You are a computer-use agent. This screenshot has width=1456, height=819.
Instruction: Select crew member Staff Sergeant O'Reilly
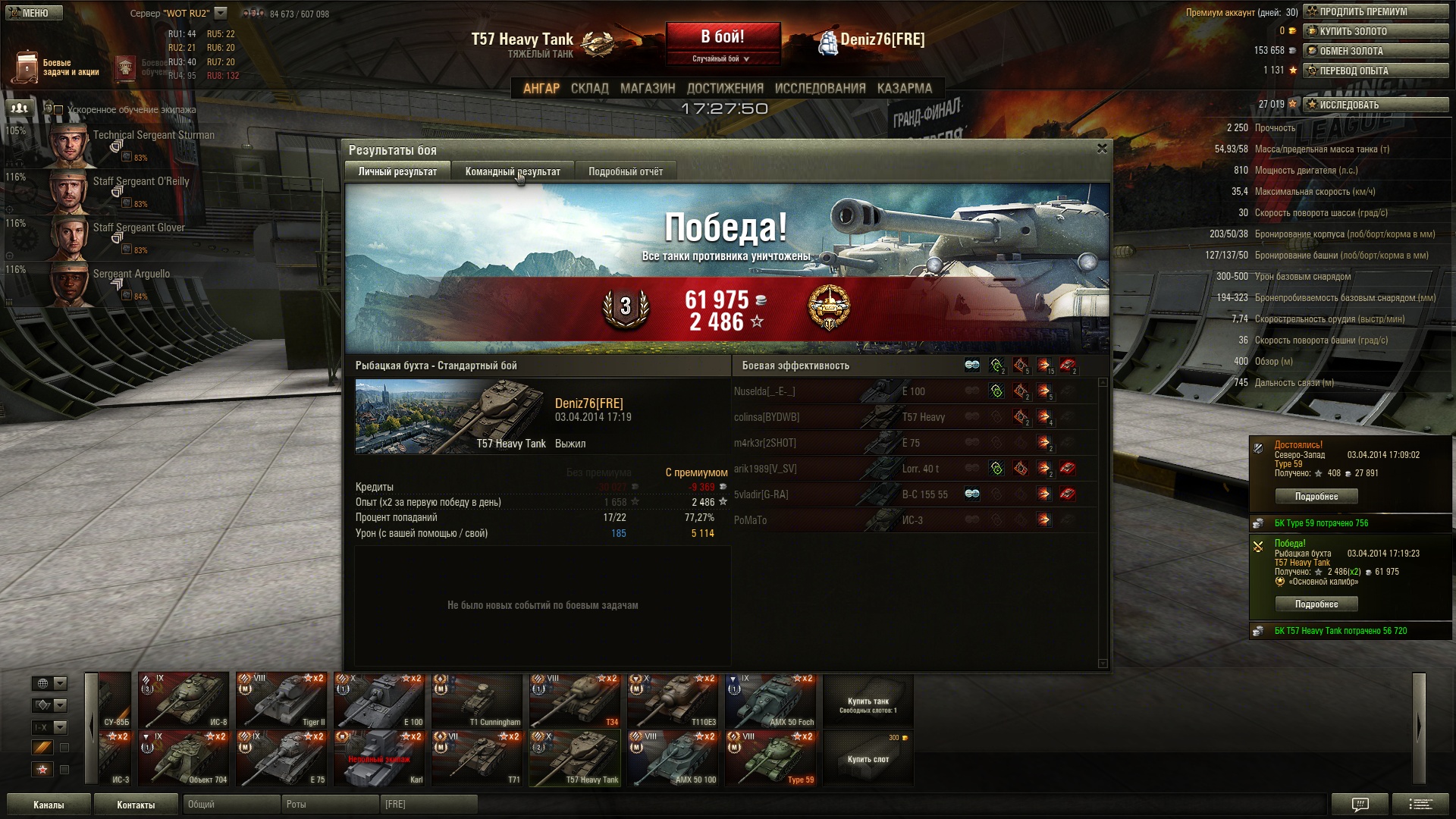141,182
